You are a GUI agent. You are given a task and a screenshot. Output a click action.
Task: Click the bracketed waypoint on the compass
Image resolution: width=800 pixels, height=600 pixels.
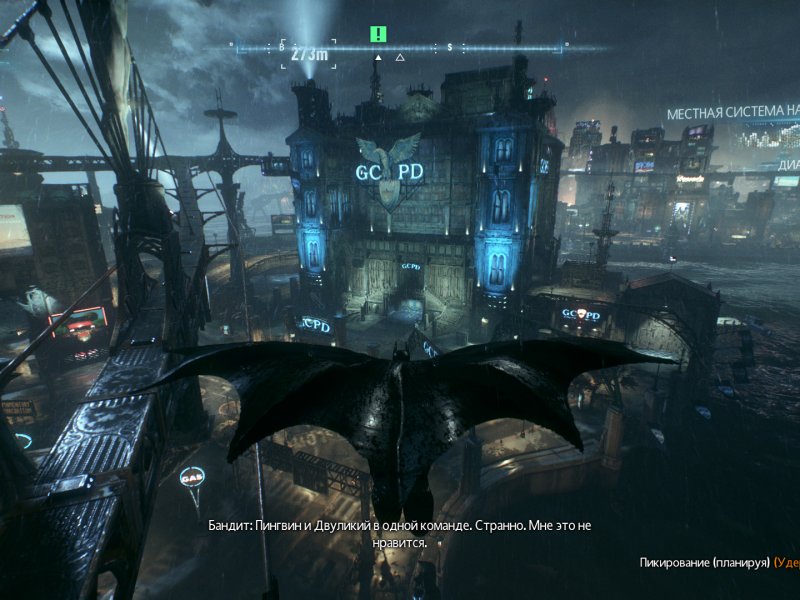pos(309,50)
